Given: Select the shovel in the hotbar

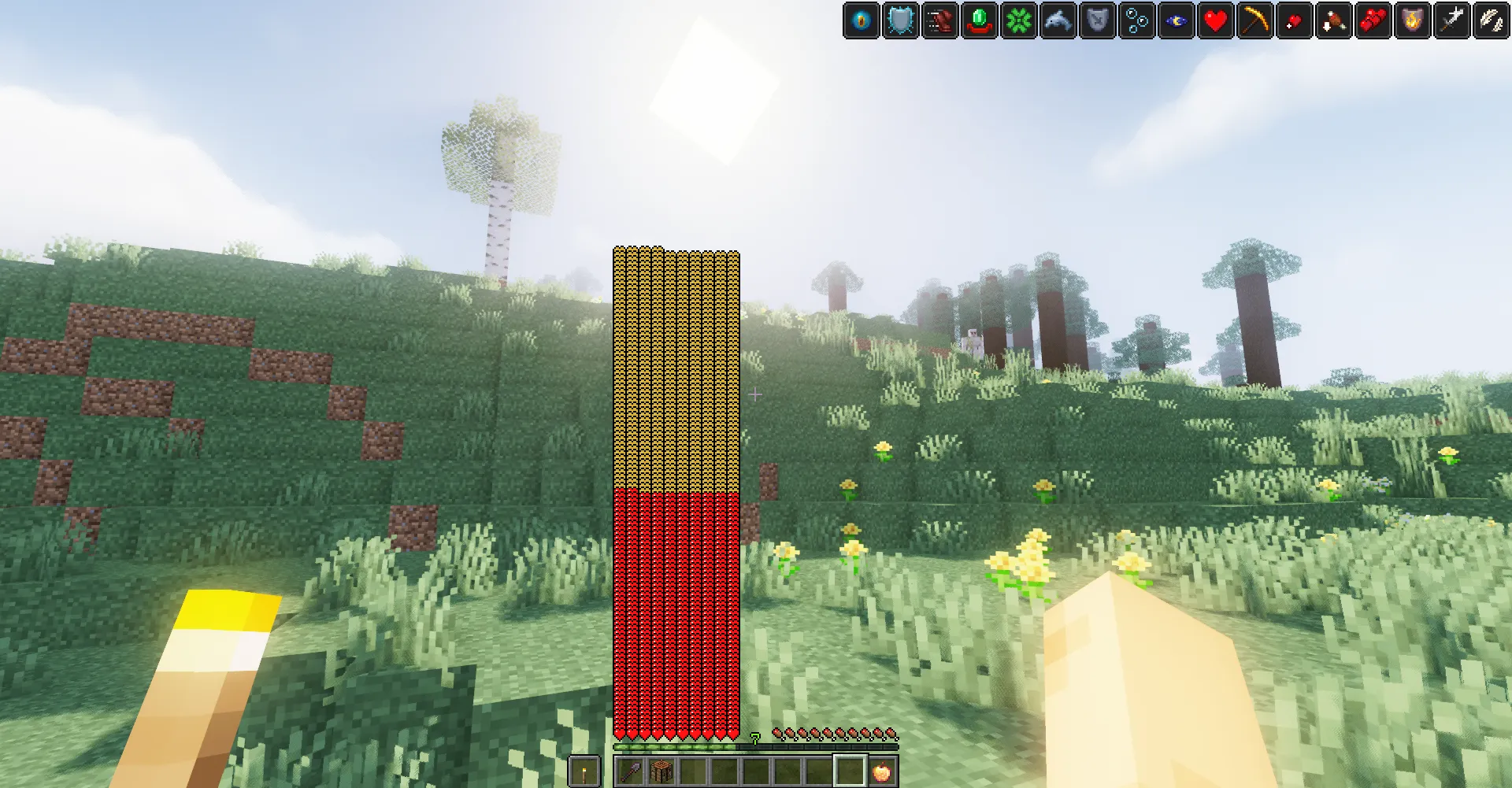Looking at the screenshot, I should point(630,771).
